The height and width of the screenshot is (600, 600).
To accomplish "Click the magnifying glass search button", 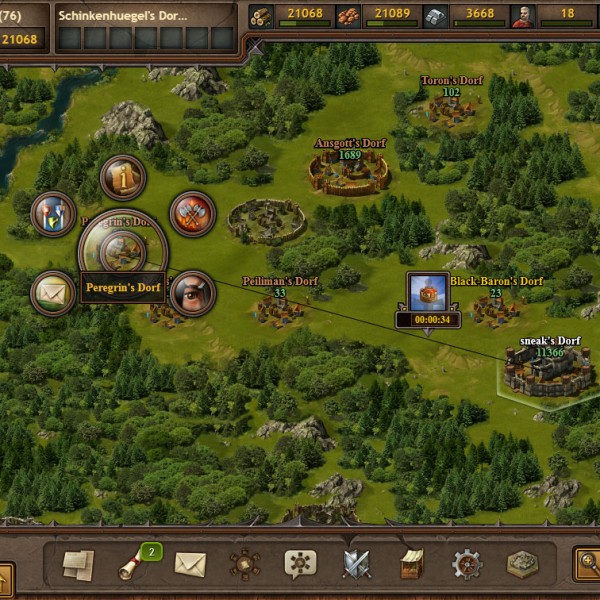I will (586, 565).
